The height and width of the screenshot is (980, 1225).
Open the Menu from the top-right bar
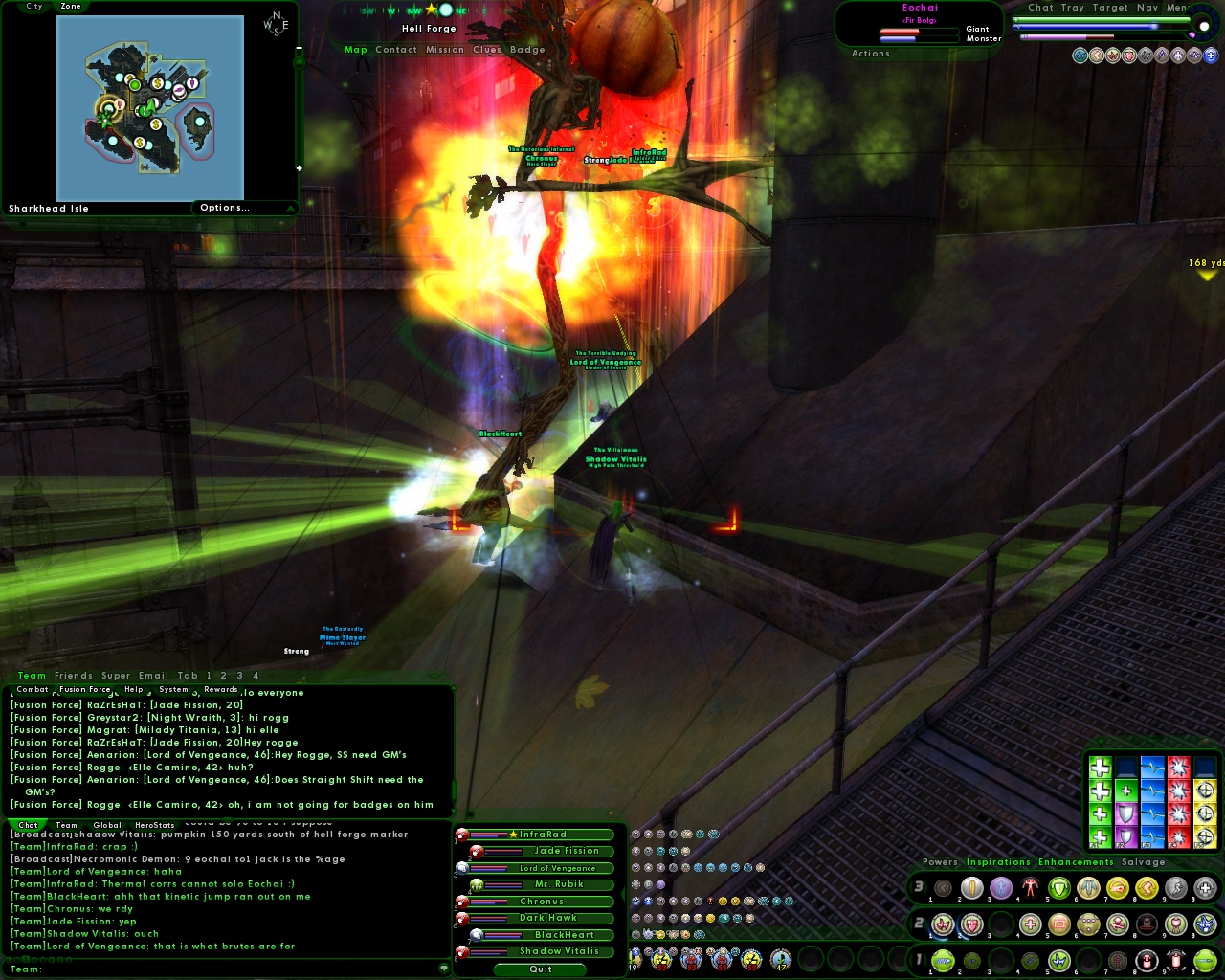(1179, 7)
